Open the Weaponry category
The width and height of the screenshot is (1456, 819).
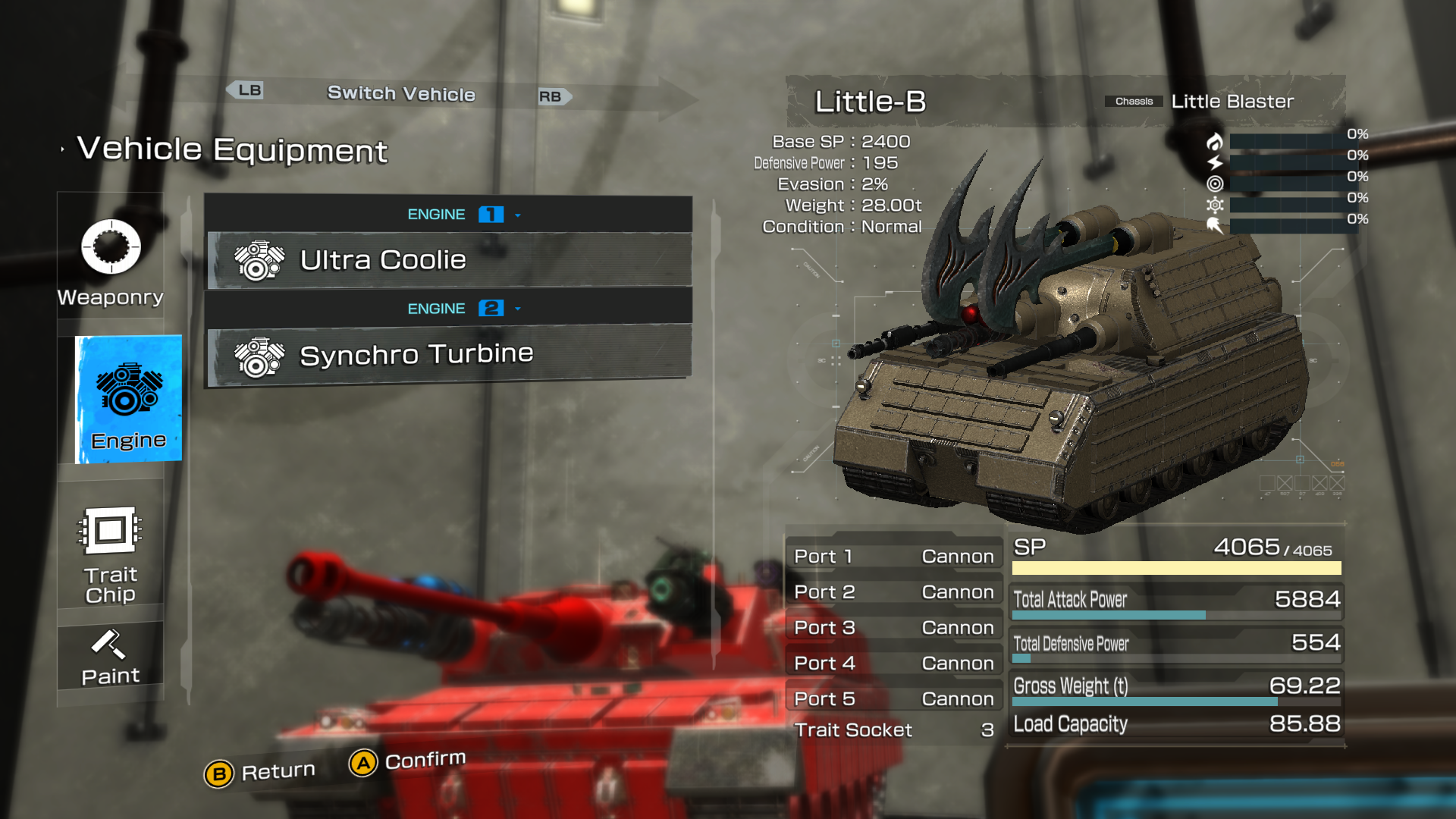[x=111, y=262]
